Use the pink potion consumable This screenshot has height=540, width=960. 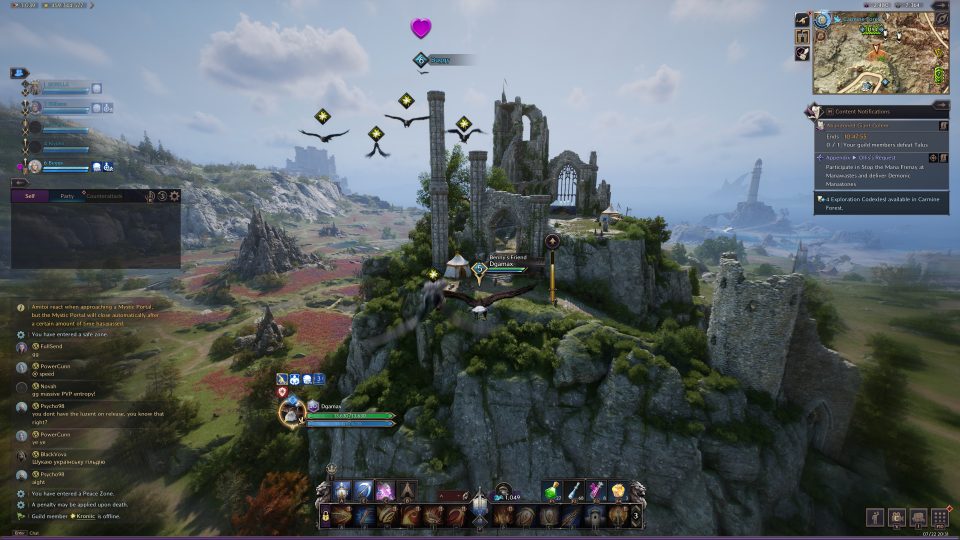click(x=598, y=490)
